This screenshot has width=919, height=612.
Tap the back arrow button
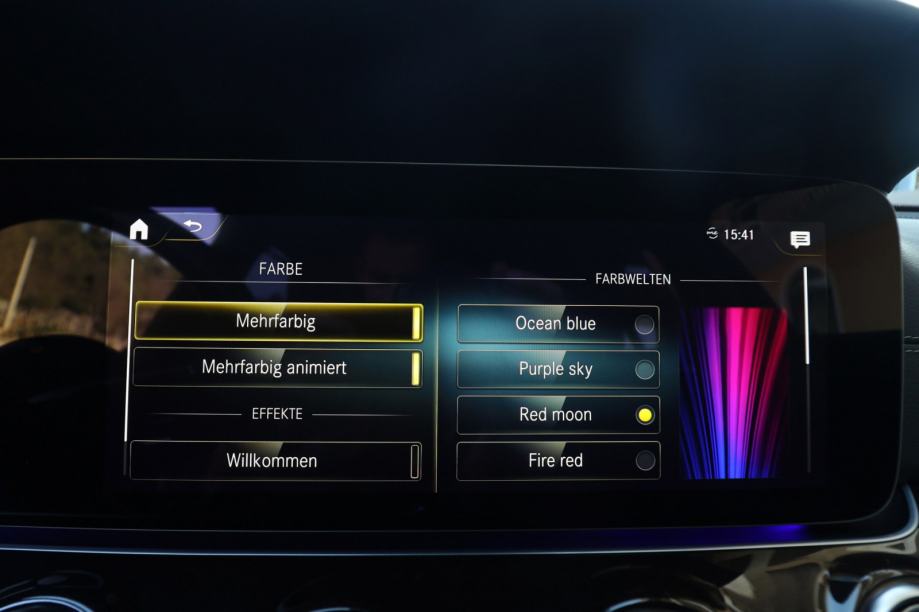[x=192, y=226]
